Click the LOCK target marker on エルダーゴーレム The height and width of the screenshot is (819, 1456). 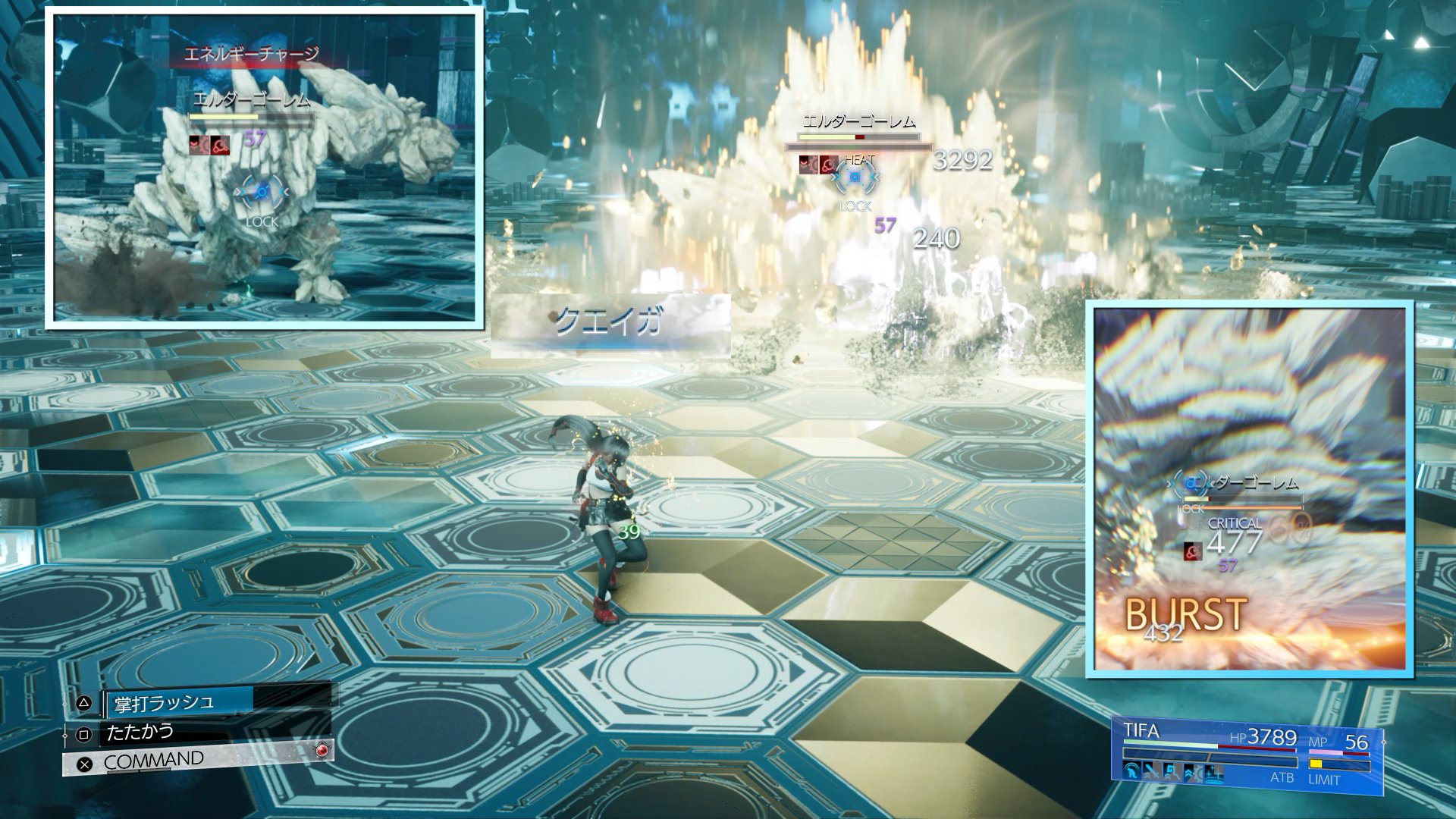click(x=855, y=180)
